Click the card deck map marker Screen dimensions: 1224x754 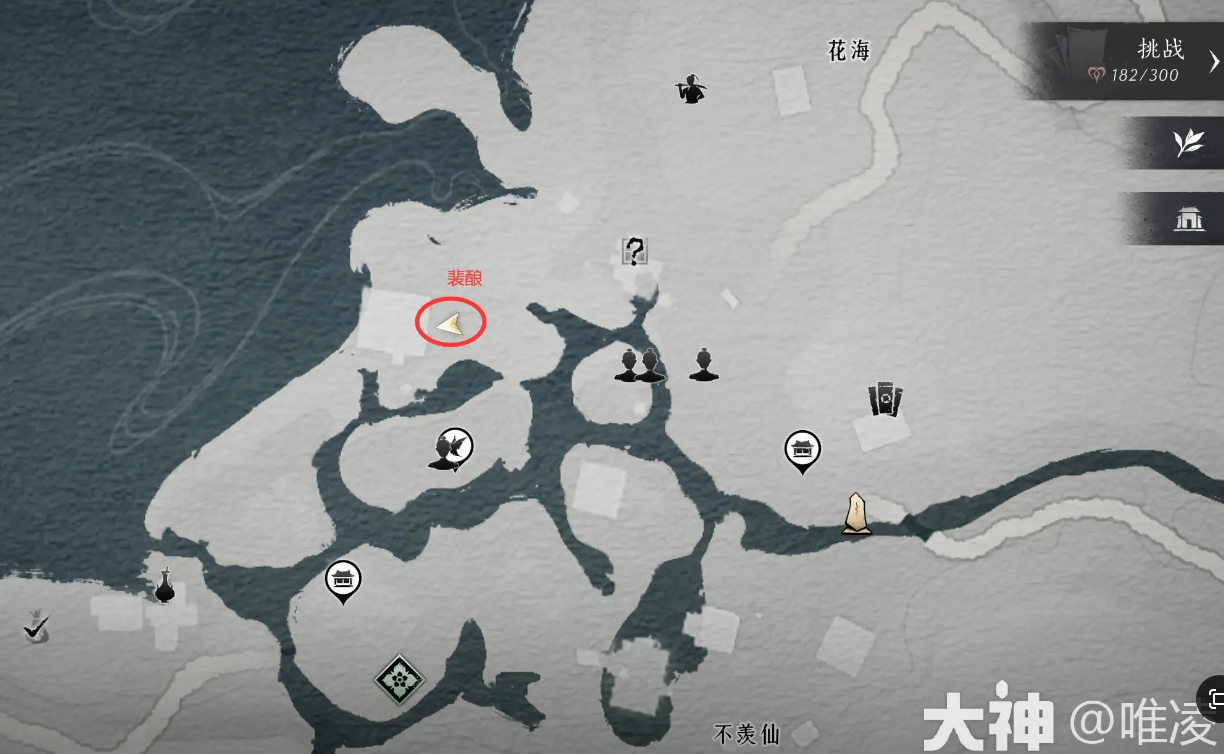(885, 399)
